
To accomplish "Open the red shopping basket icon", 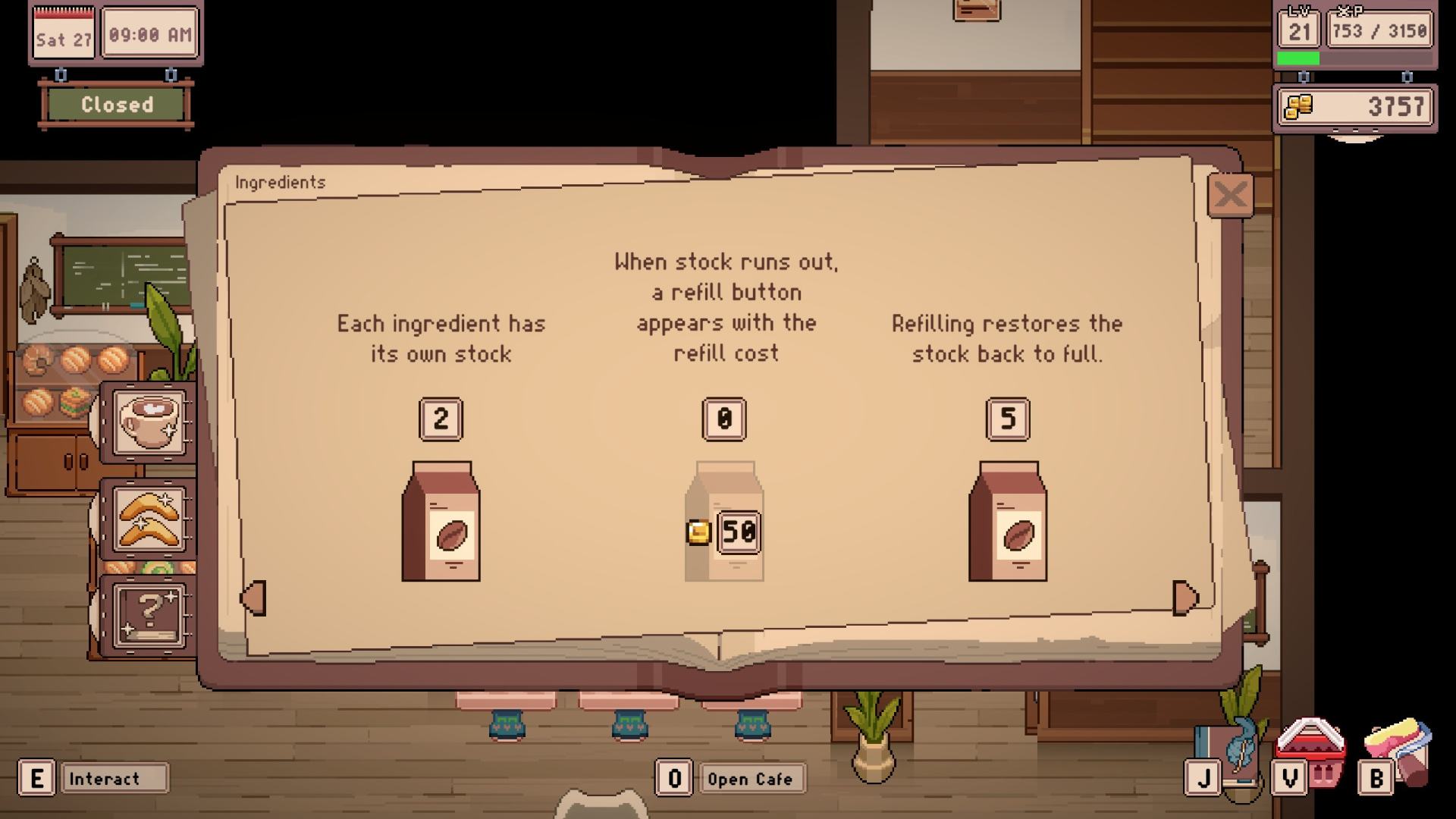I will (1311, 751).
